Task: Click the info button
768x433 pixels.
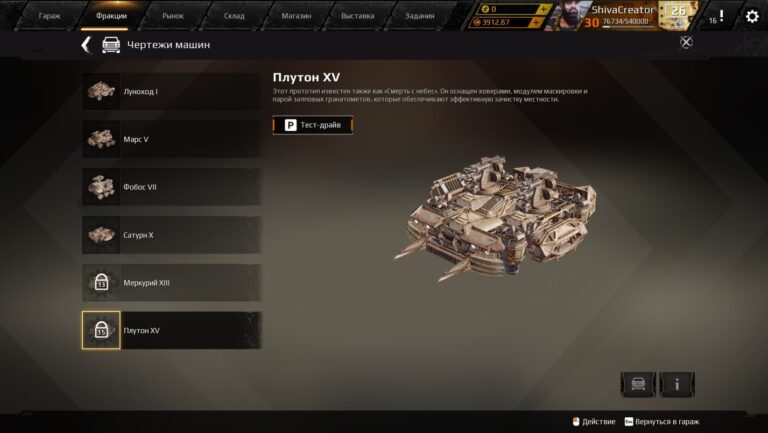Action: [677, 384]
